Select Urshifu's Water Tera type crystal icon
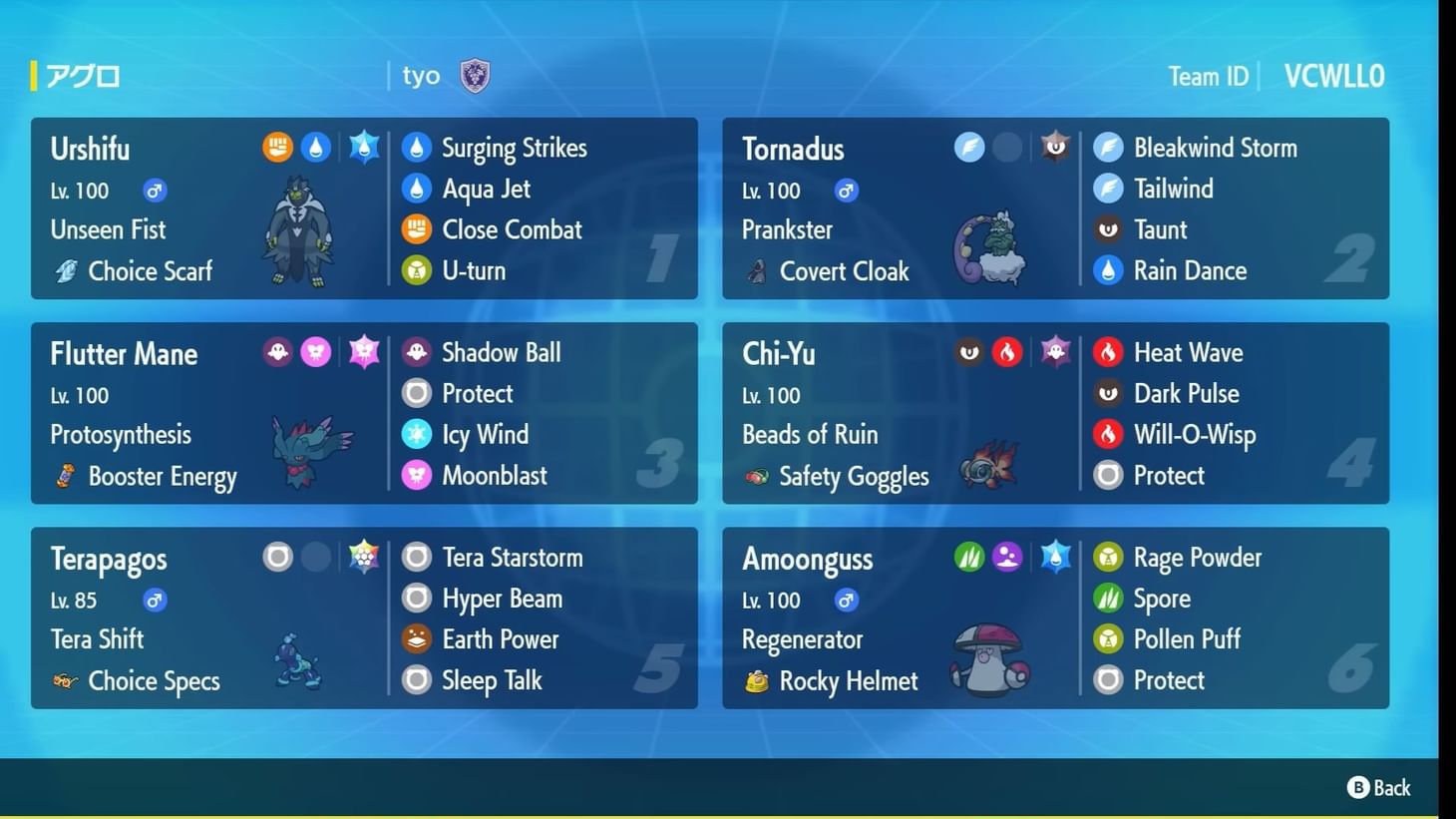1456x819 pixels. click(x=363, y=147)
